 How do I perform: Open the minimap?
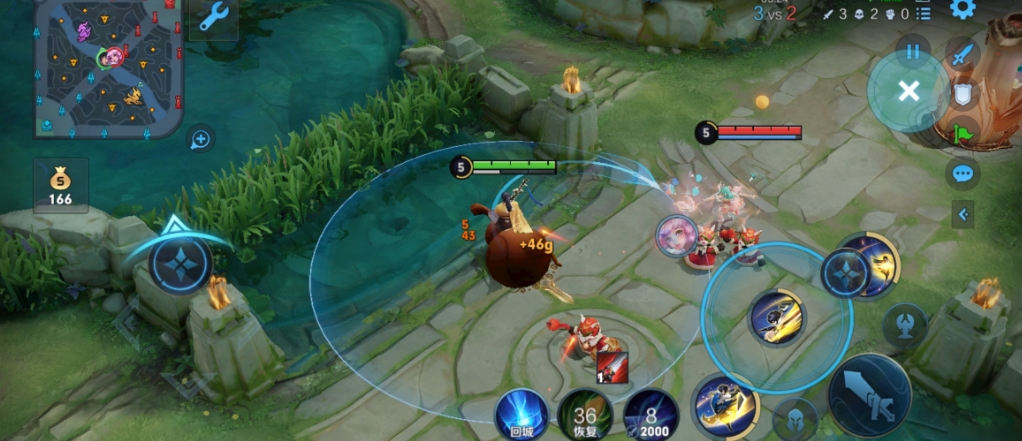pyautogui.click(x=108, y=67)
